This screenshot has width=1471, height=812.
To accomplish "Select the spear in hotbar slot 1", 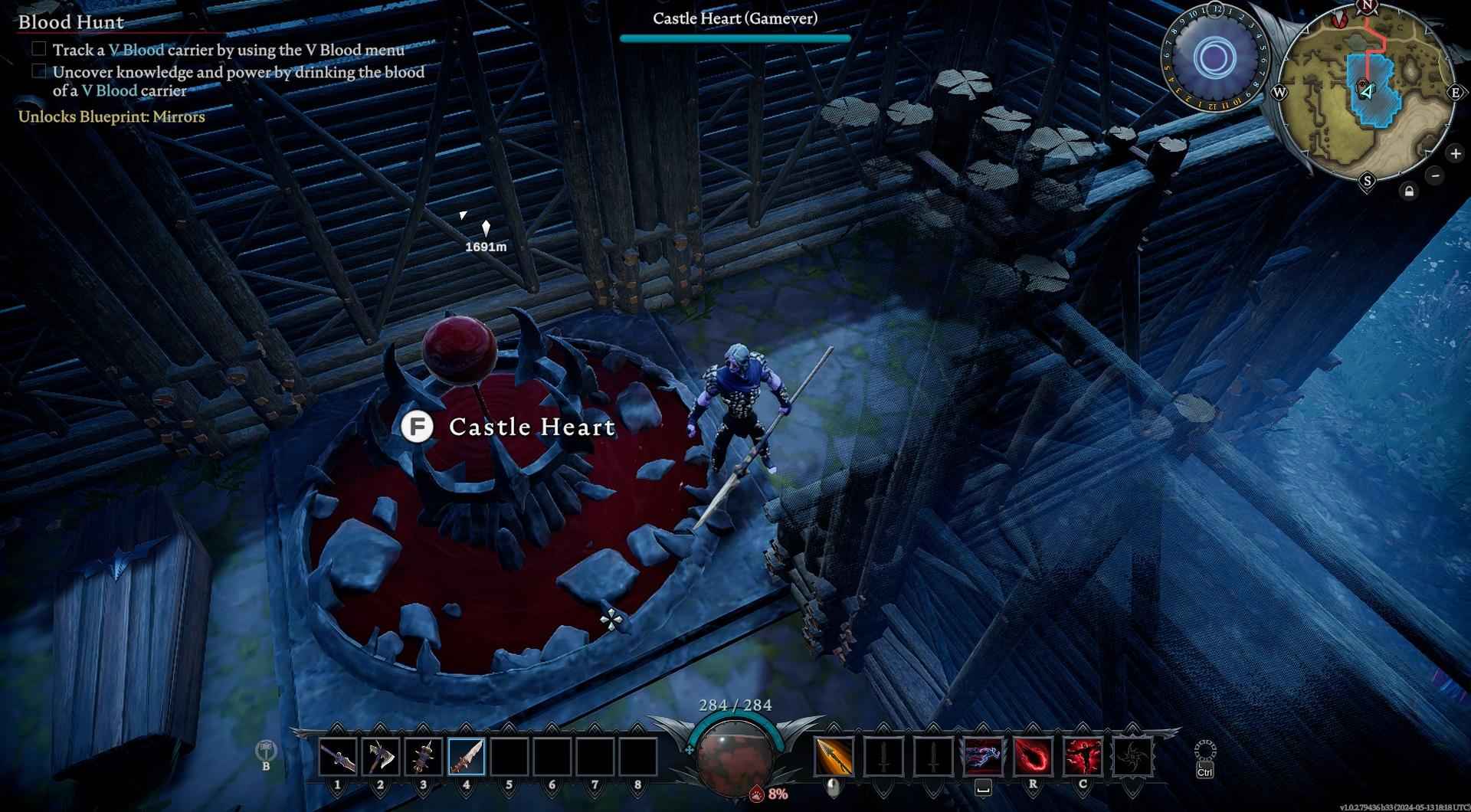I will pyautogui.click(x=338, y=757).
